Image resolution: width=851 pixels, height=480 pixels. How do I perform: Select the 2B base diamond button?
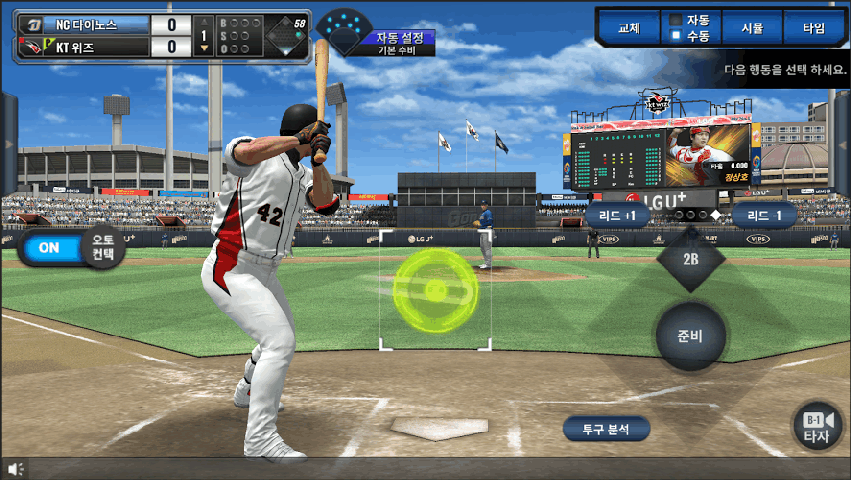[x=690, y=258]
